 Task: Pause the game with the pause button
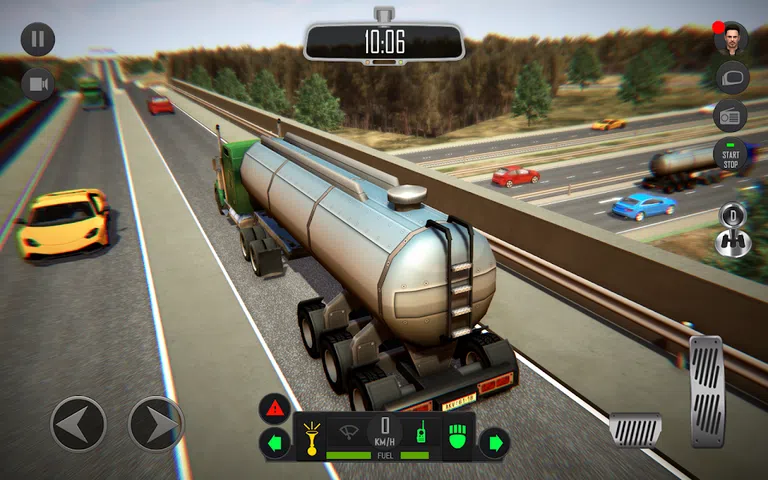coord(38,40)
